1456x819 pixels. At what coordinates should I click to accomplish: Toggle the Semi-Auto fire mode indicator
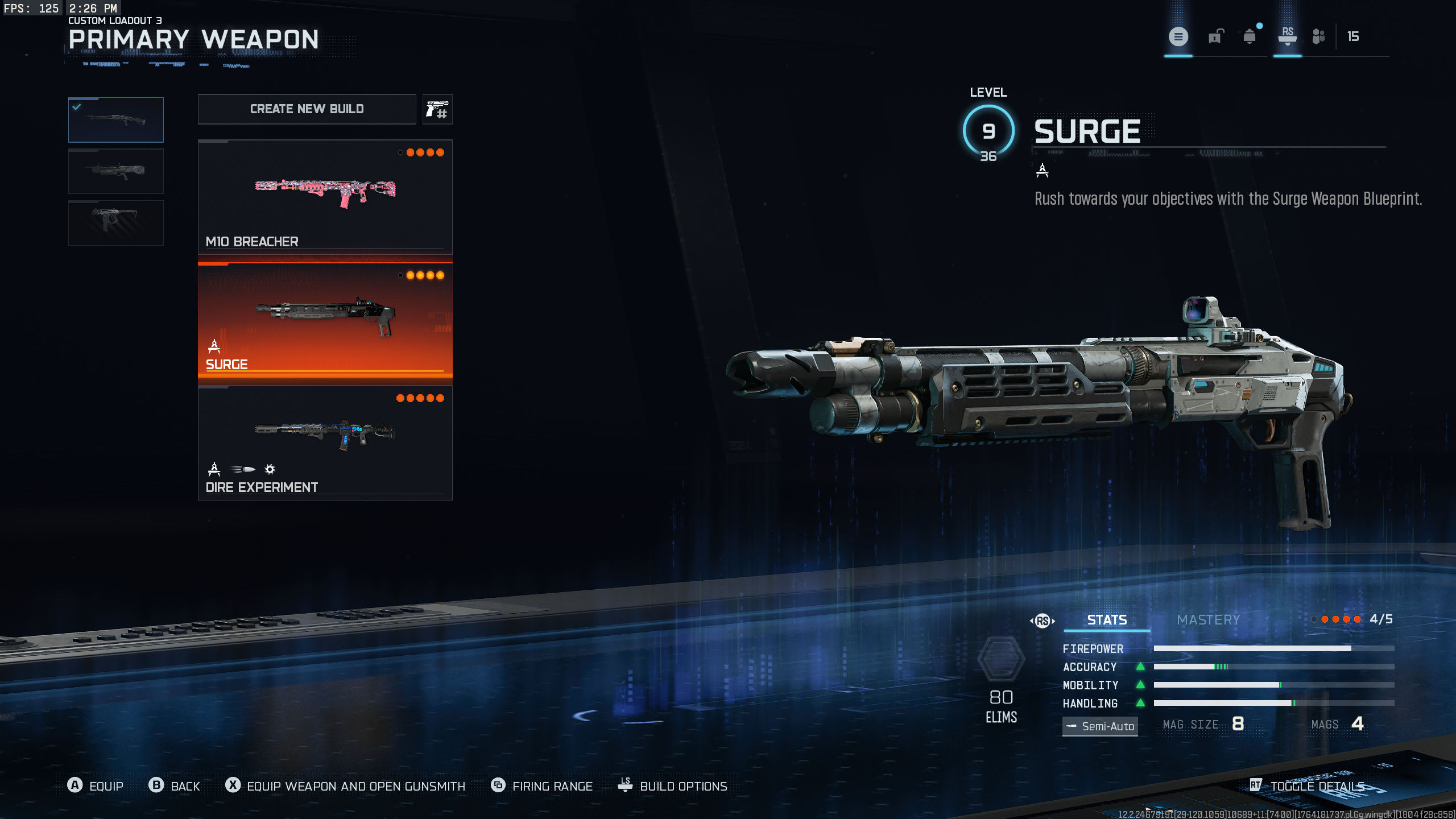1100,726
